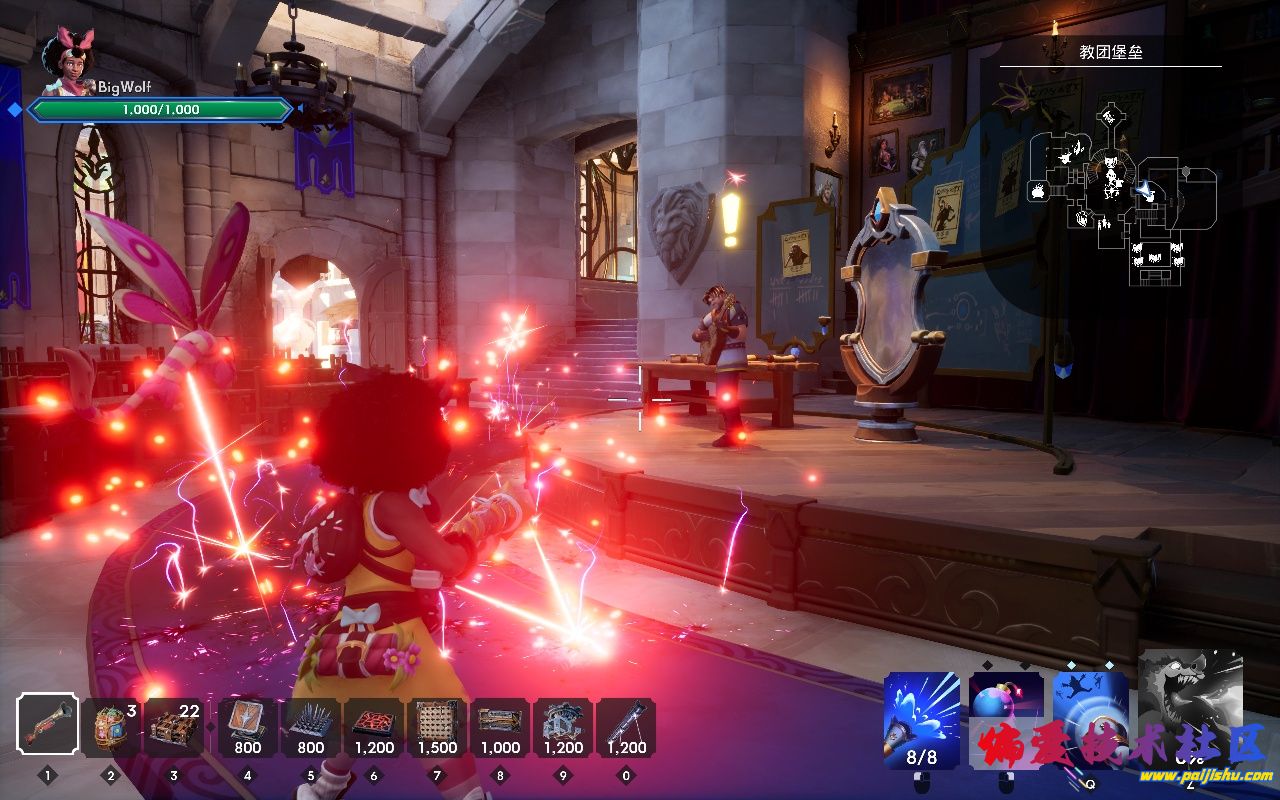Click BigWolf's character portrait
Screen dimensions: 1280x800
click(68, 62)
